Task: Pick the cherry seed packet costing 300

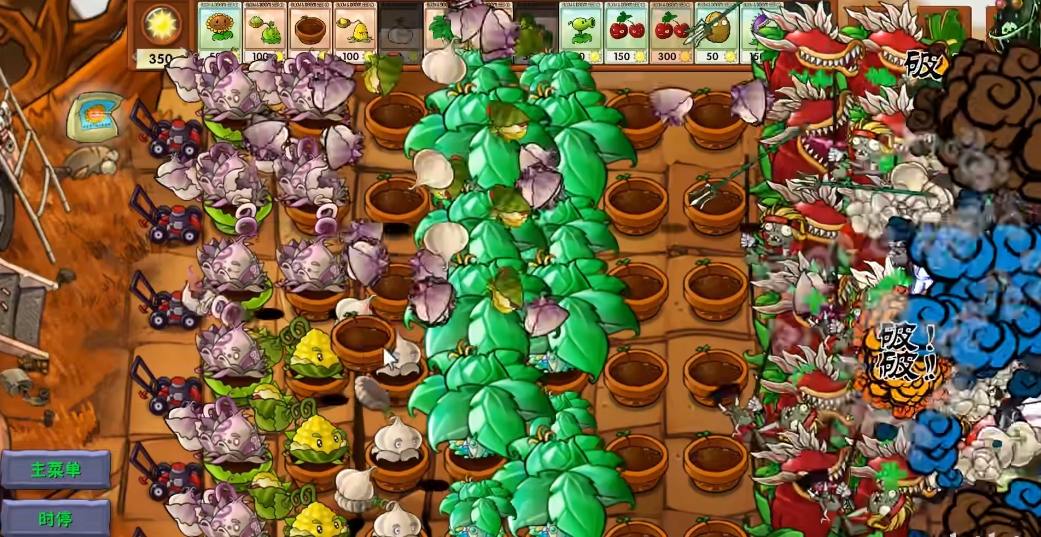Action: click(x=671, y=29)
